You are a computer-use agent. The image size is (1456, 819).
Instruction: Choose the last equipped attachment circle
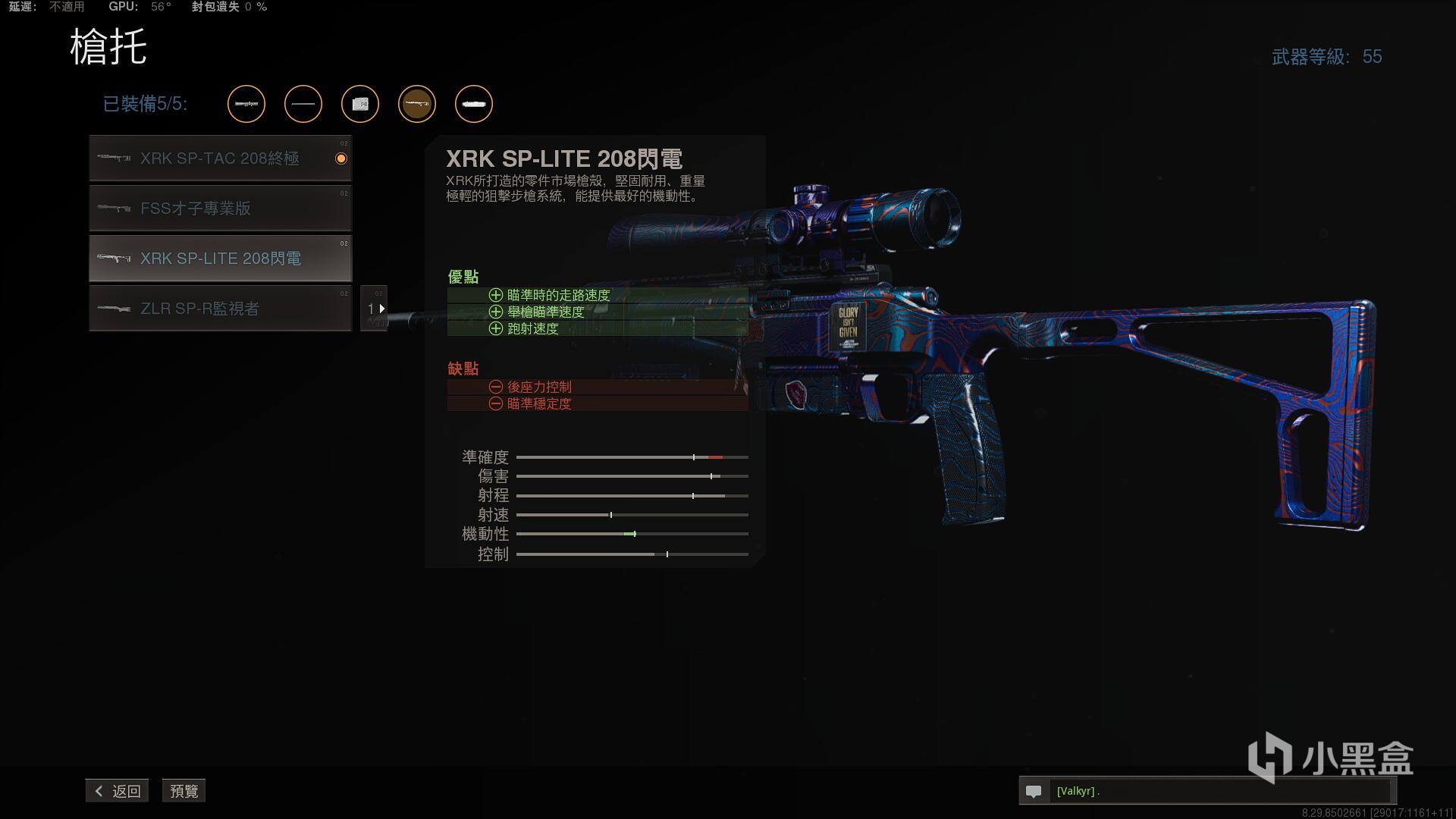pos(474,104)
